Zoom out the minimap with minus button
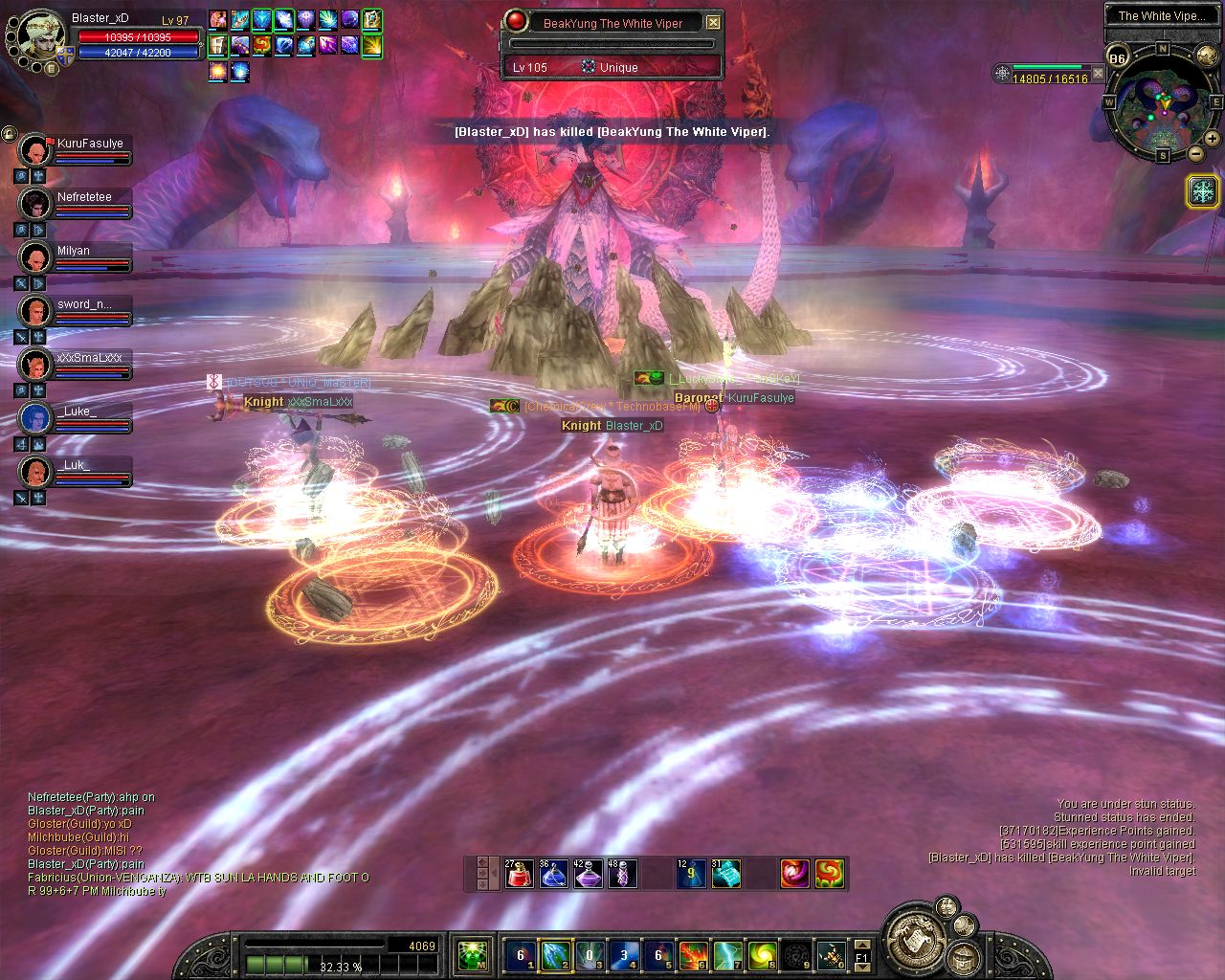1225x980 pixels. point(1196,153)
